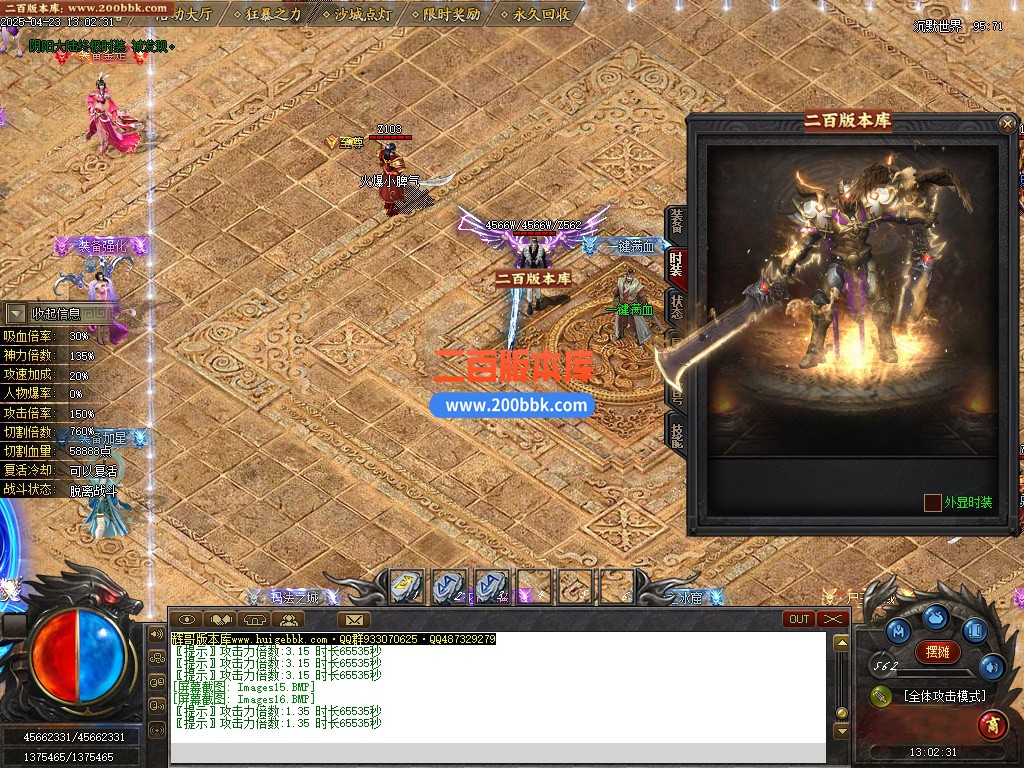Click the 摆摊 stall button
Screen dimensions: 1024x768
click(x=937, y=652)
